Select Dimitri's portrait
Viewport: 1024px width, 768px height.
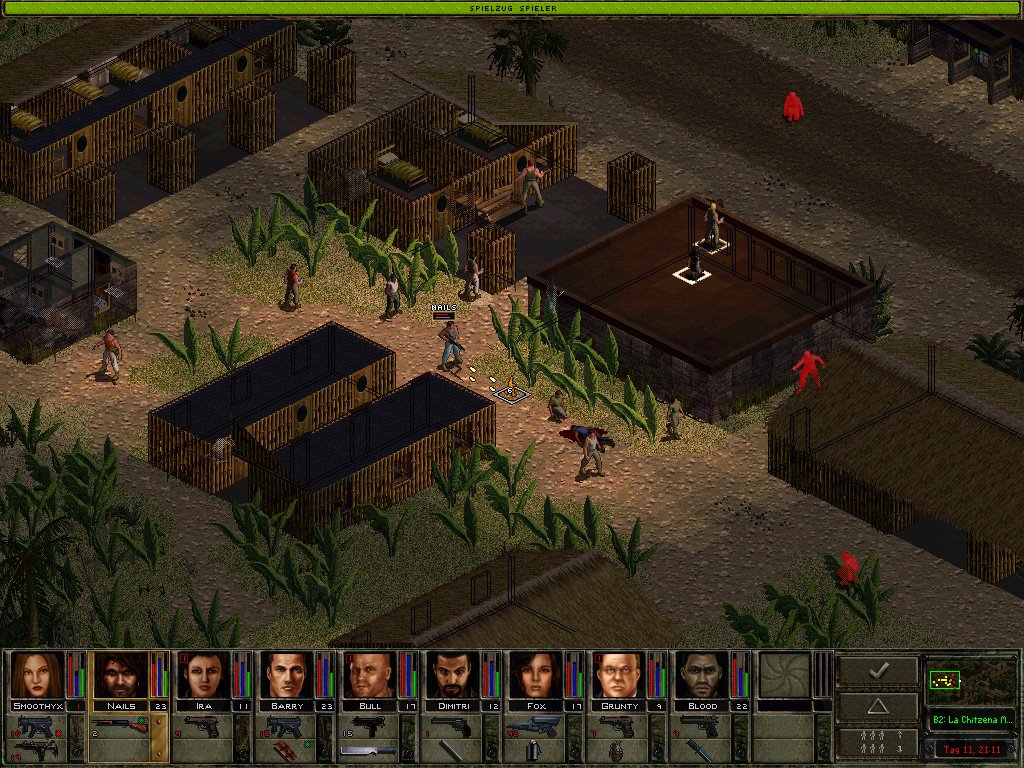452,675
